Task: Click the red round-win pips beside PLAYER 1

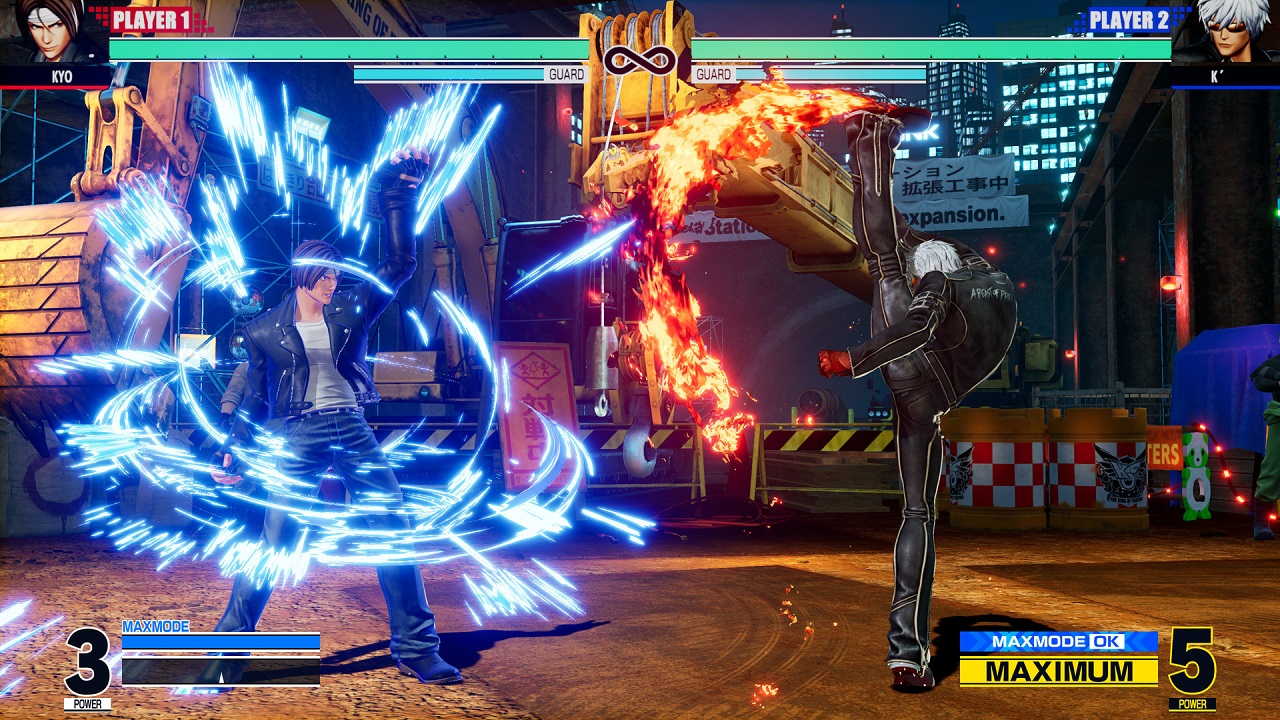Action: [100, 15]
